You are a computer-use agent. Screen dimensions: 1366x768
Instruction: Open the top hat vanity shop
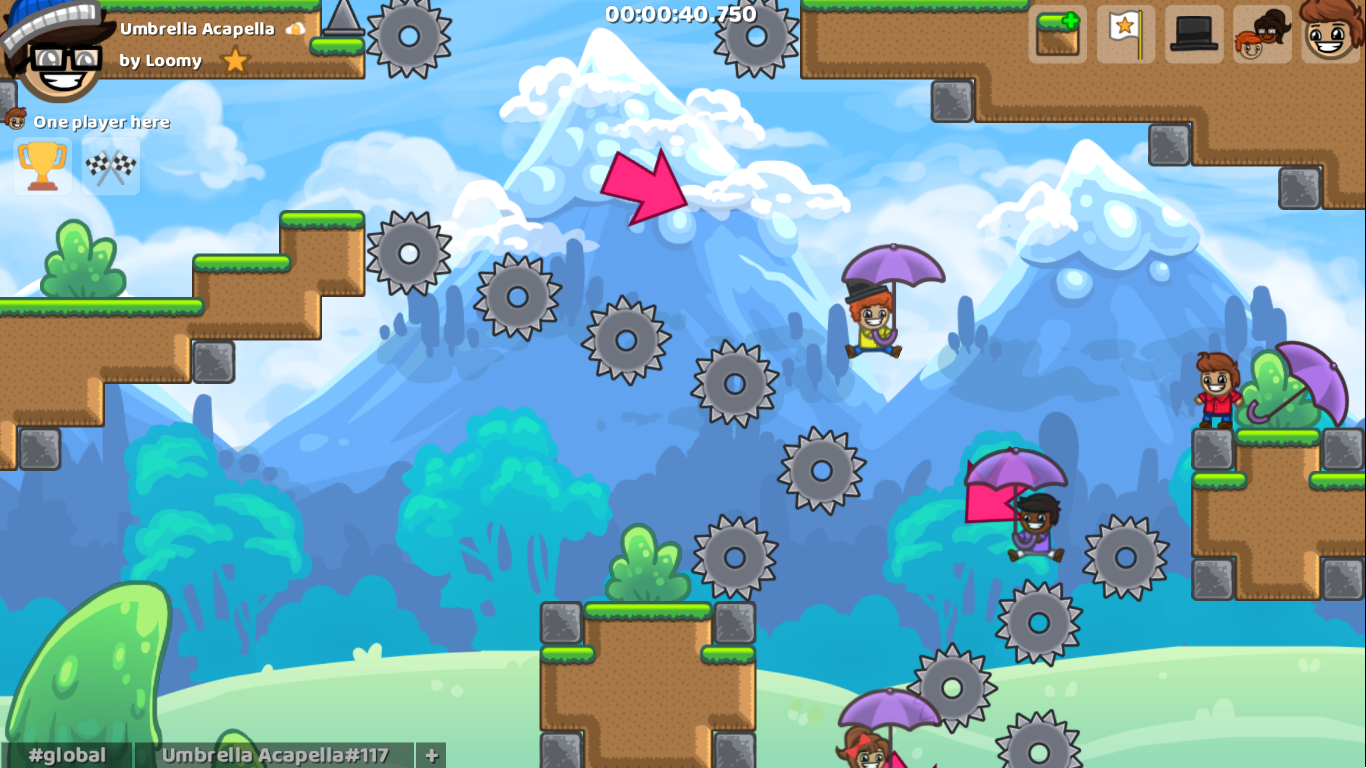click(x=1193, y=33)
